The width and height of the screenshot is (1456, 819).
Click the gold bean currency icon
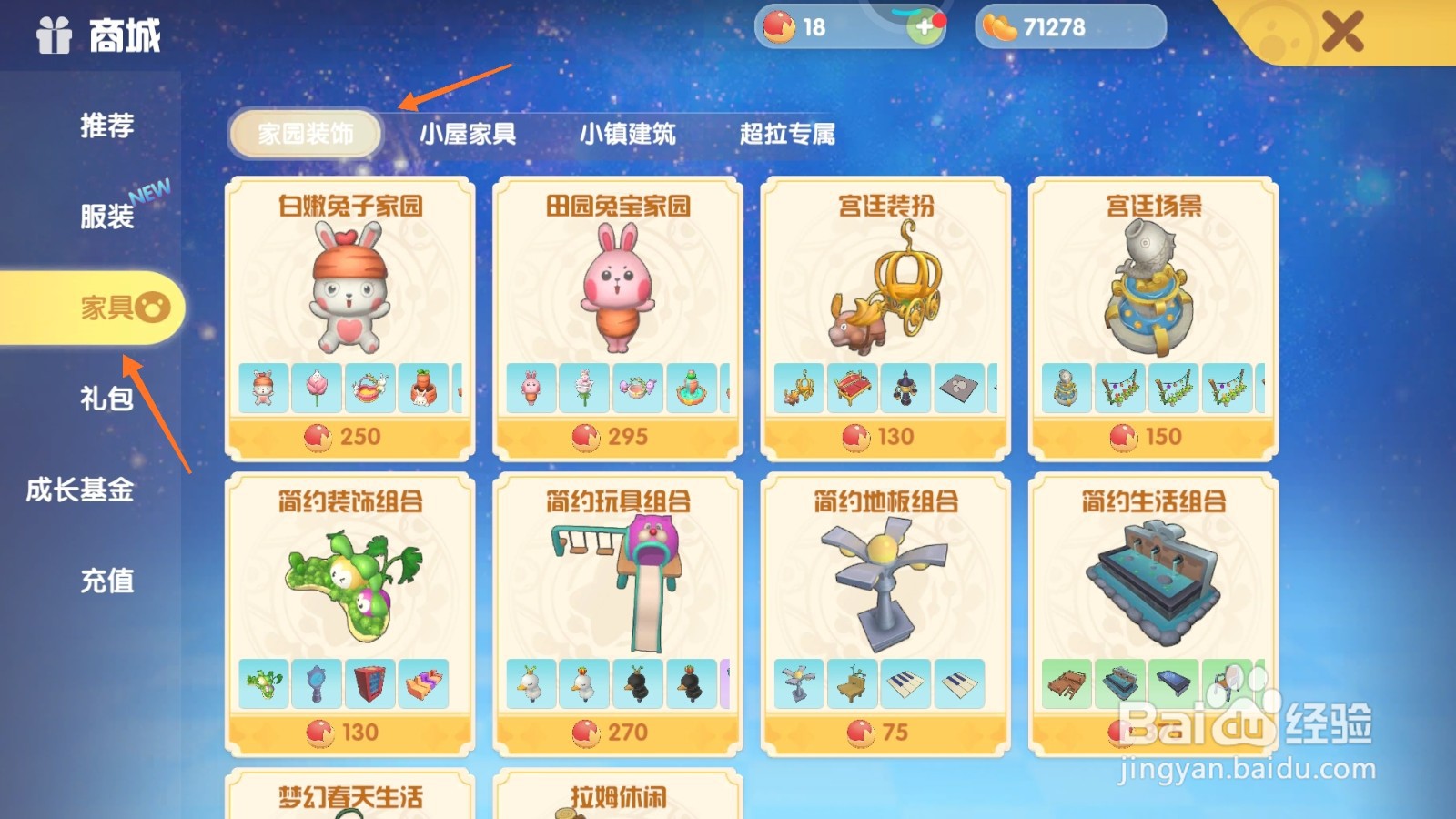1004,26
